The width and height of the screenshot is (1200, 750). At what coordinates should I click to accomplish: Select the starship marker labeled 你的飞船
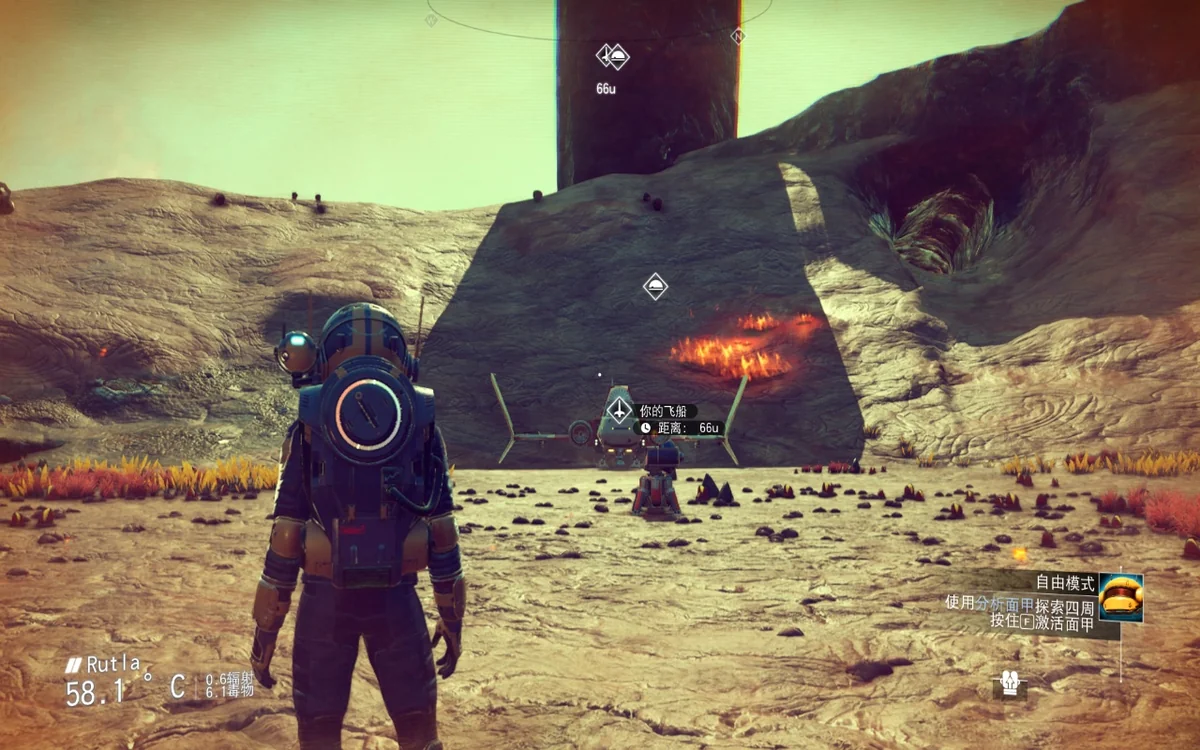tap(620, 411)
